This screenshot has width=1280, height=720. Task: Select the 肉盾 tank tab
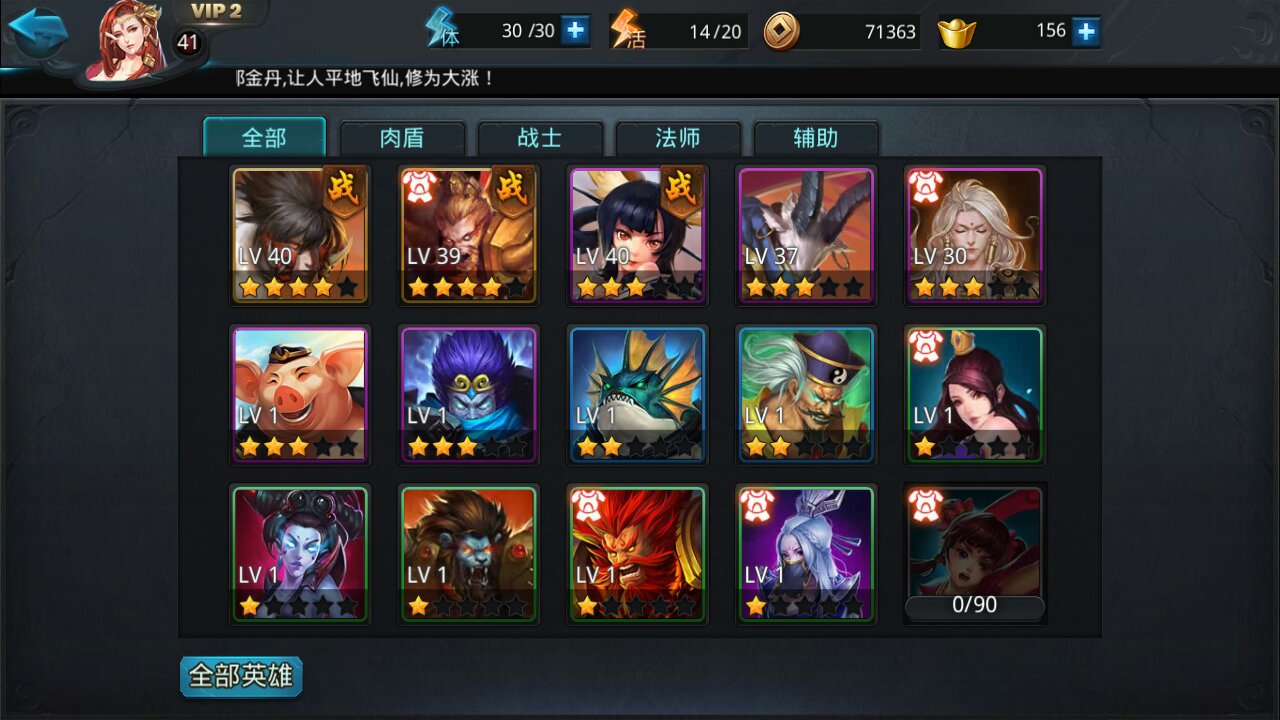coord(404,139)
